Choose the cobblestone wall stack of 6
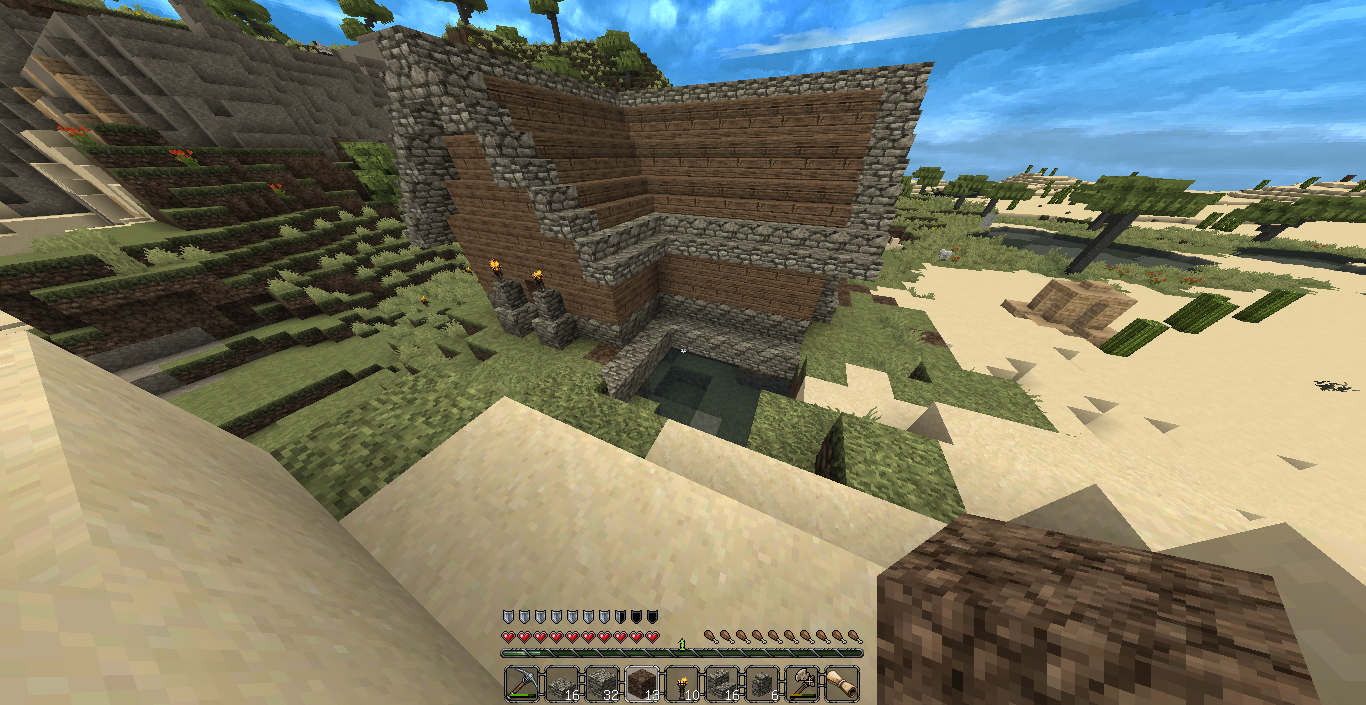The image size is (1366, 705). click(763, 683)
